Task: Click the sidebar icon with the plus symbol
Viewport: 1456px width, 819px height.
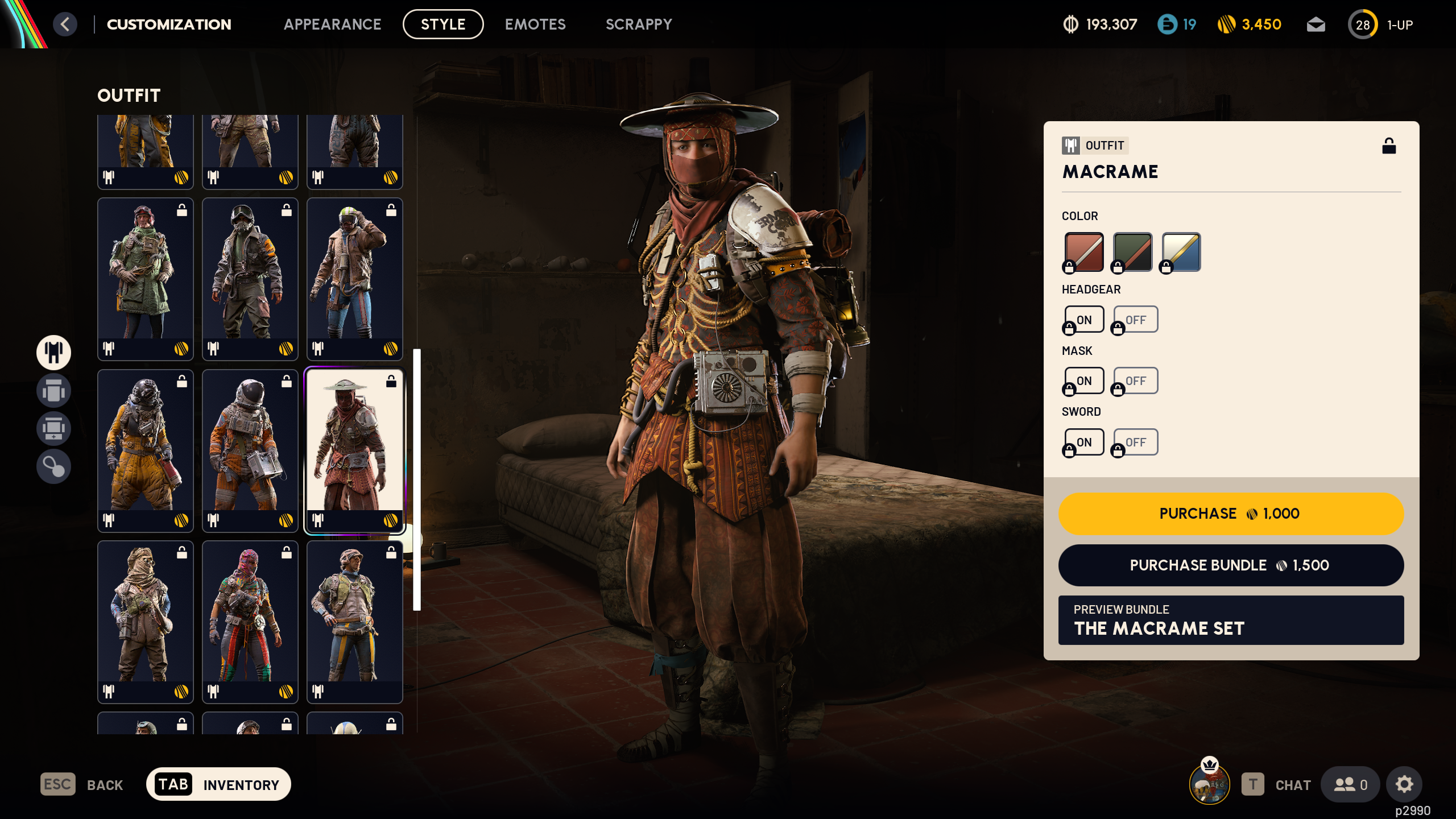Action: 53,428
